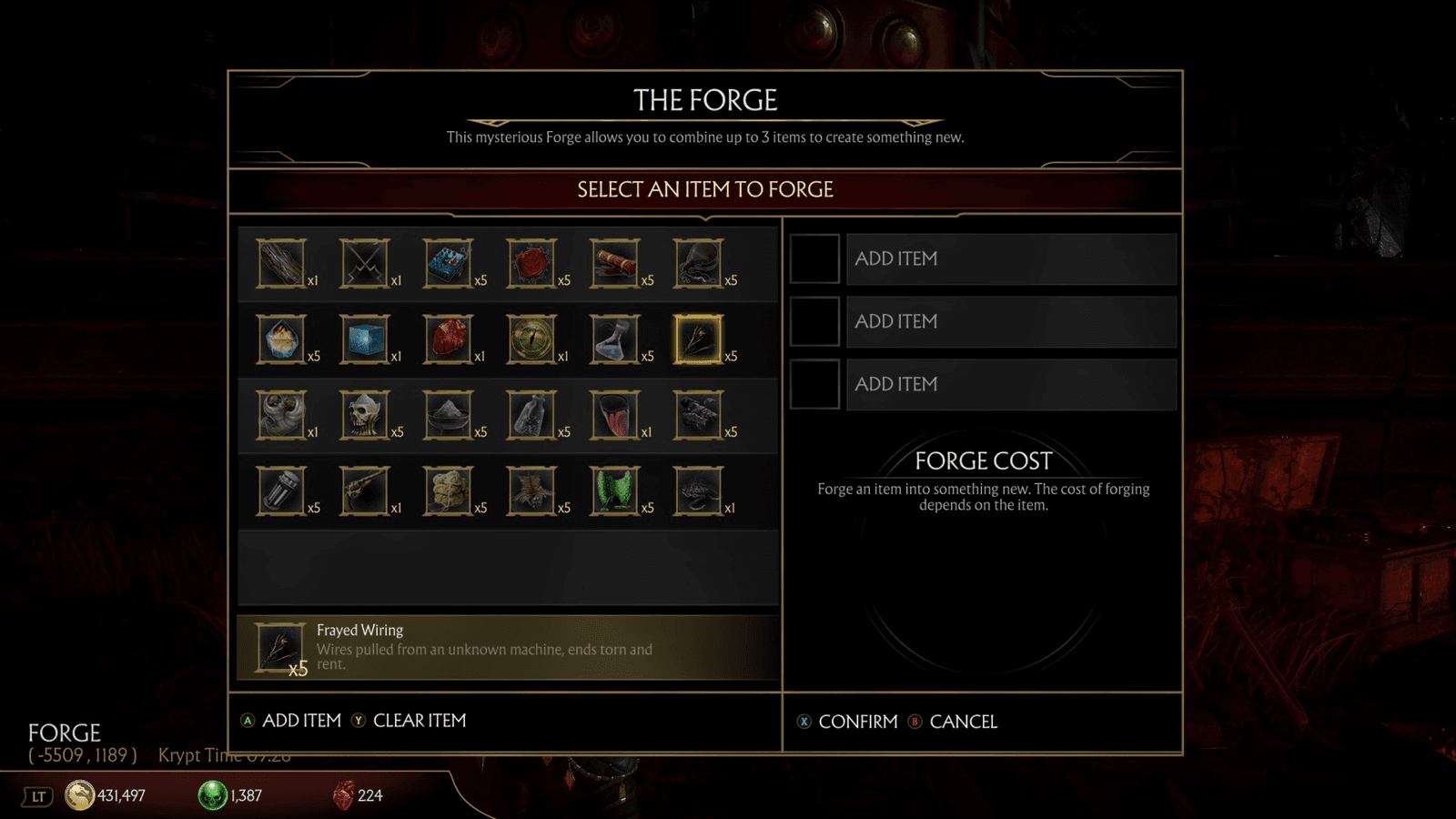The image size is (1456, 819).
Task: Click CLEAR ITEM to remove selection
Action: pyautogui.click(x=419, y=720)
